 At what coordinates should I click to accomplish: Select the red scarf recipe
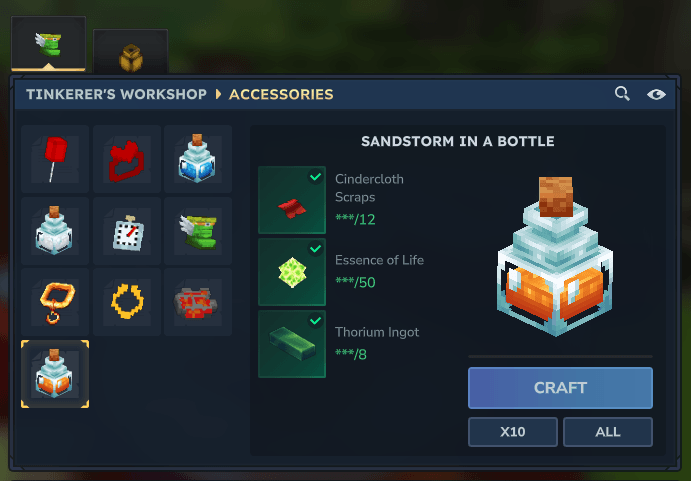127,159
